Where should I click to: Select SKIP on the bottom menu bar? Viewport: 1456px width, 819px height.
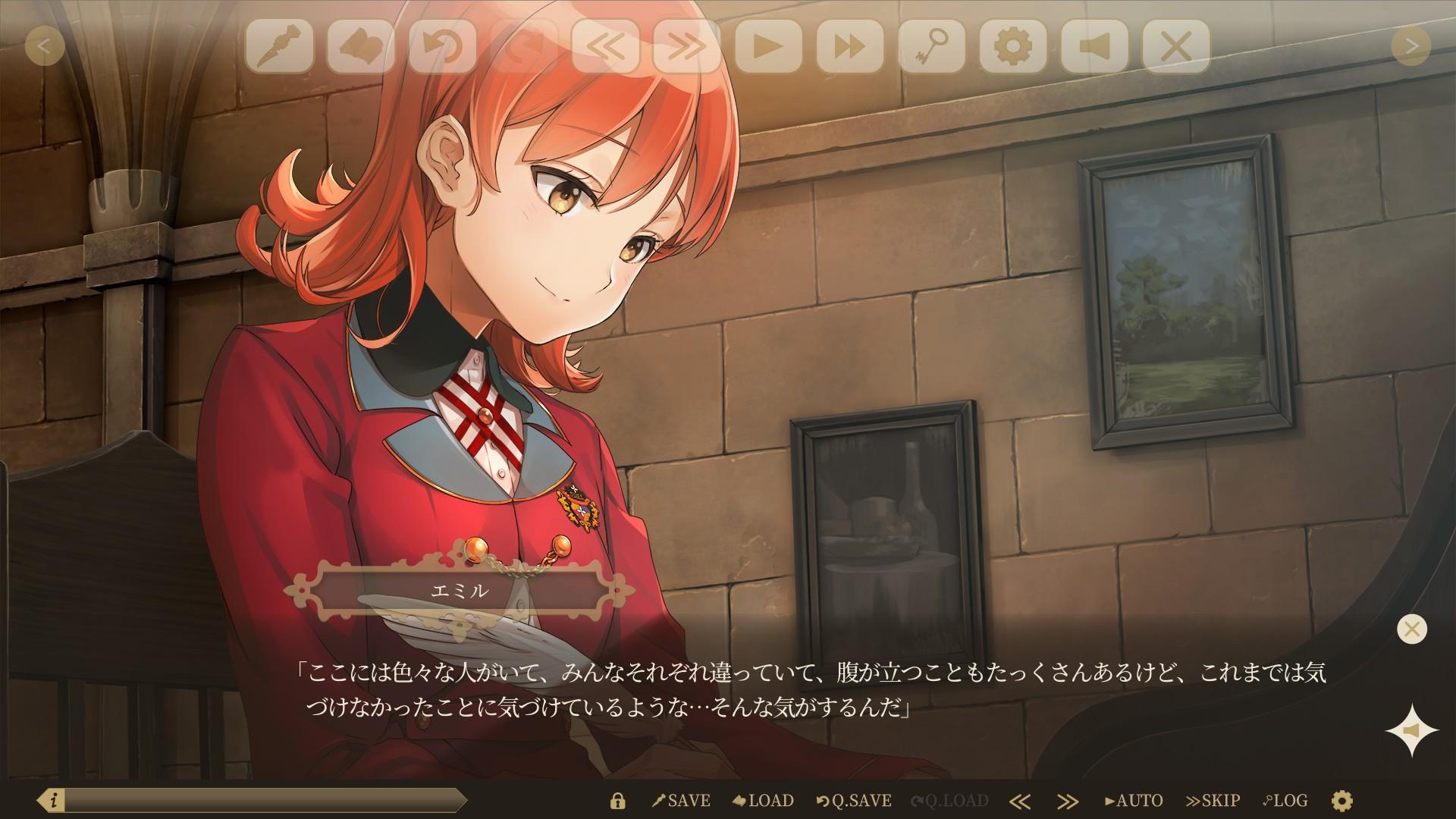[x=1212, y=800]
